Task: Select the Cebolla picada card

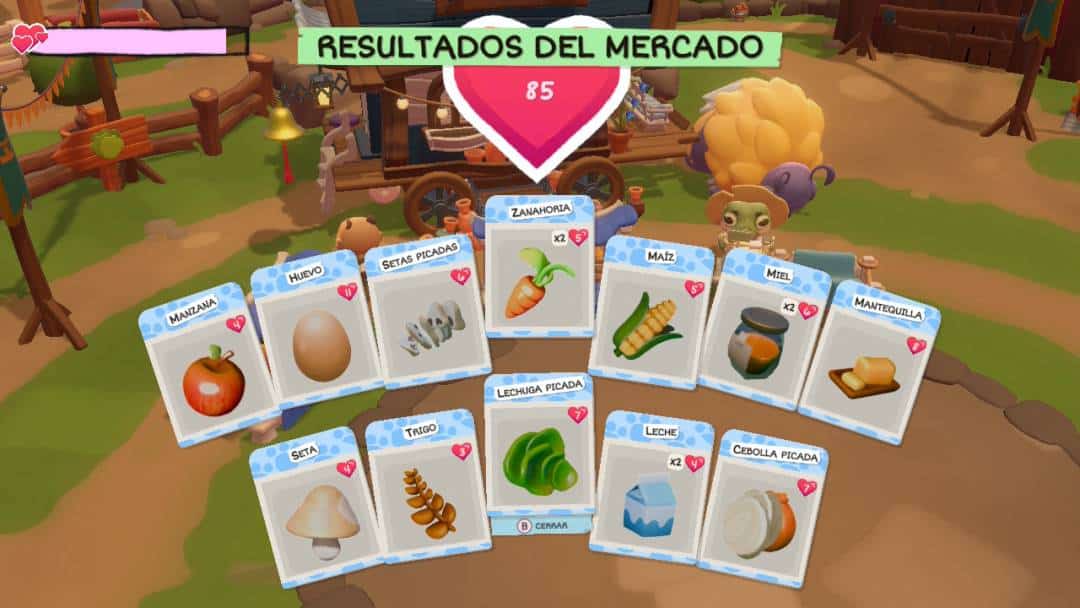Action: click(x=762, y=512)
